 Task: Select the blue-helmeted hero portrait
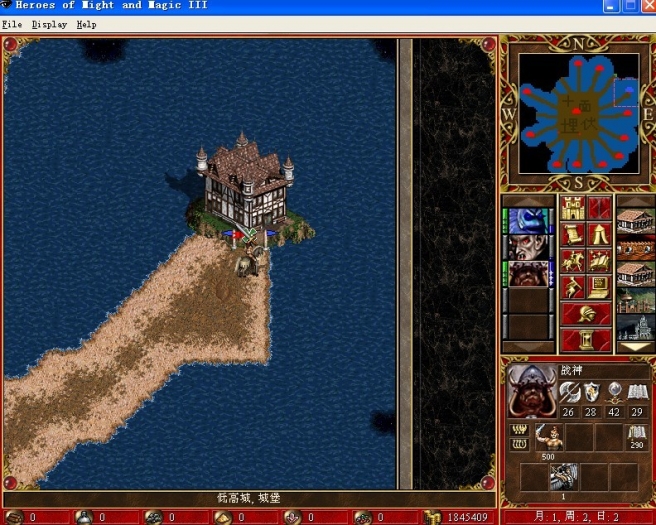coord(527,221)
